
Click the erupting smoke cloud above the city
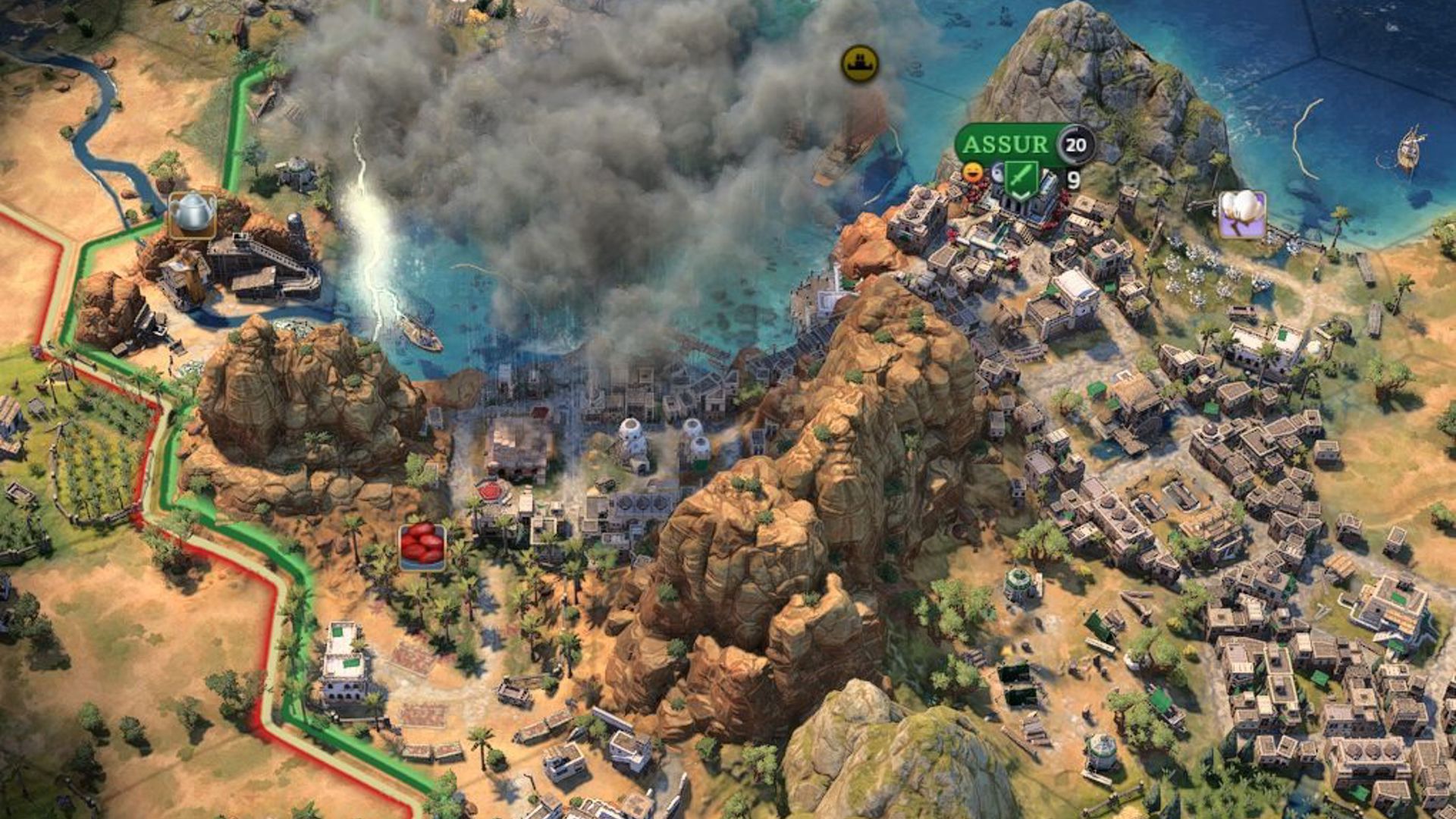[x=645, y=114]
